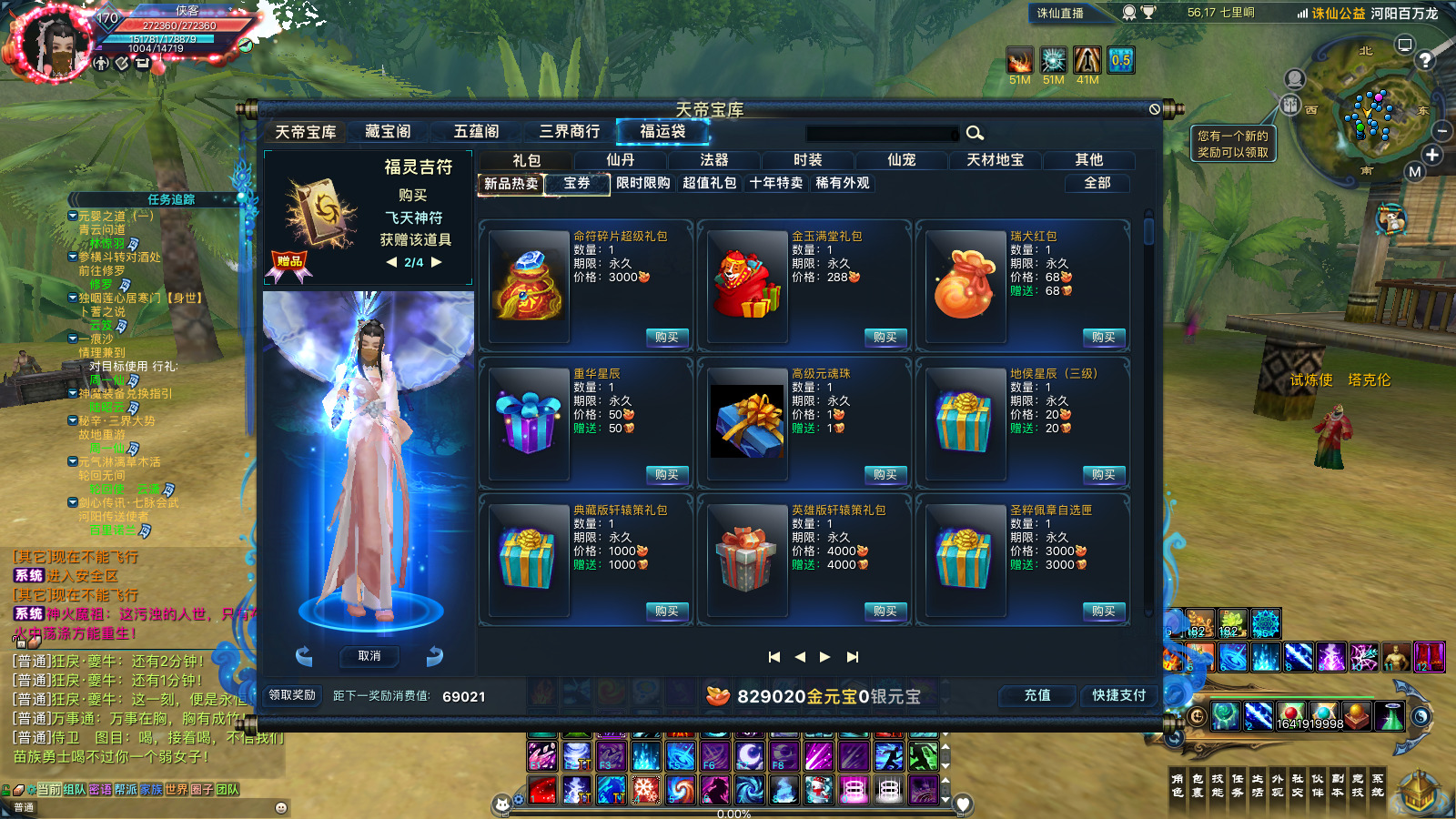Use the red orb potion in the quick slot
The height and width of the screenshot is (819, 1456).
(x=1290, y=713)
